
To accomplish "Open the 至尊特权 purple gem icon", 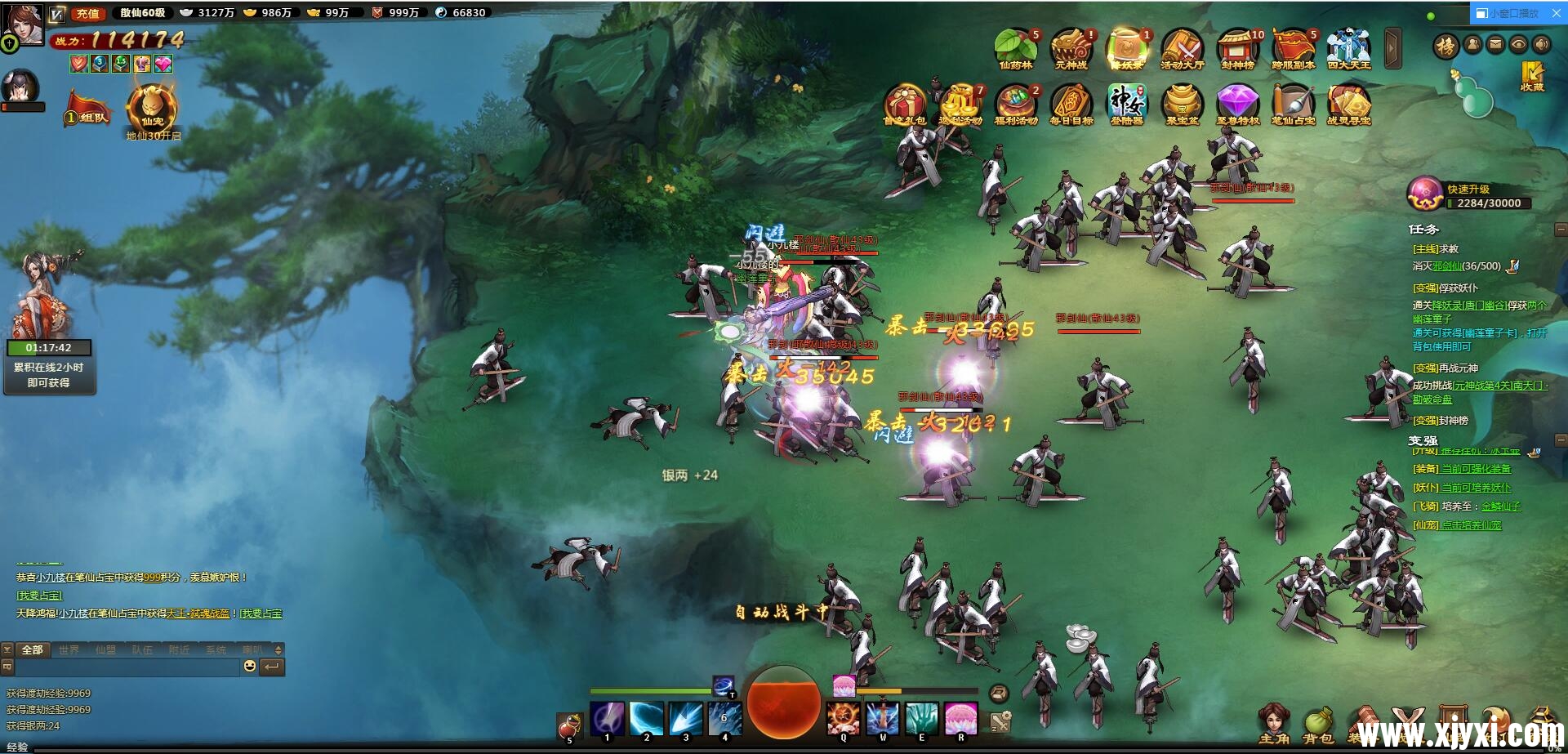I will (1237, 104).
